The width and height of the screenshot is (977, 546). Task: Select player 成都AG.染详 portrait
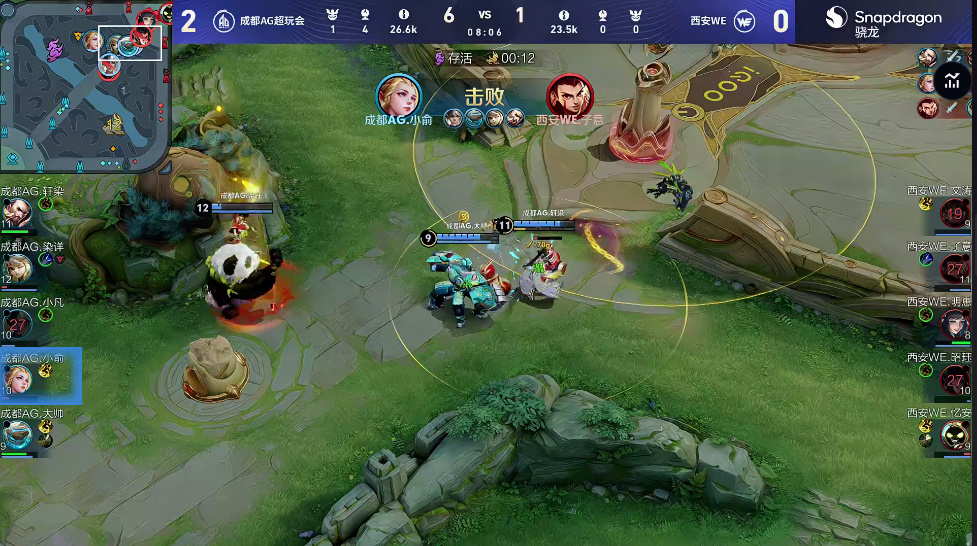click(x=16, y=267)
